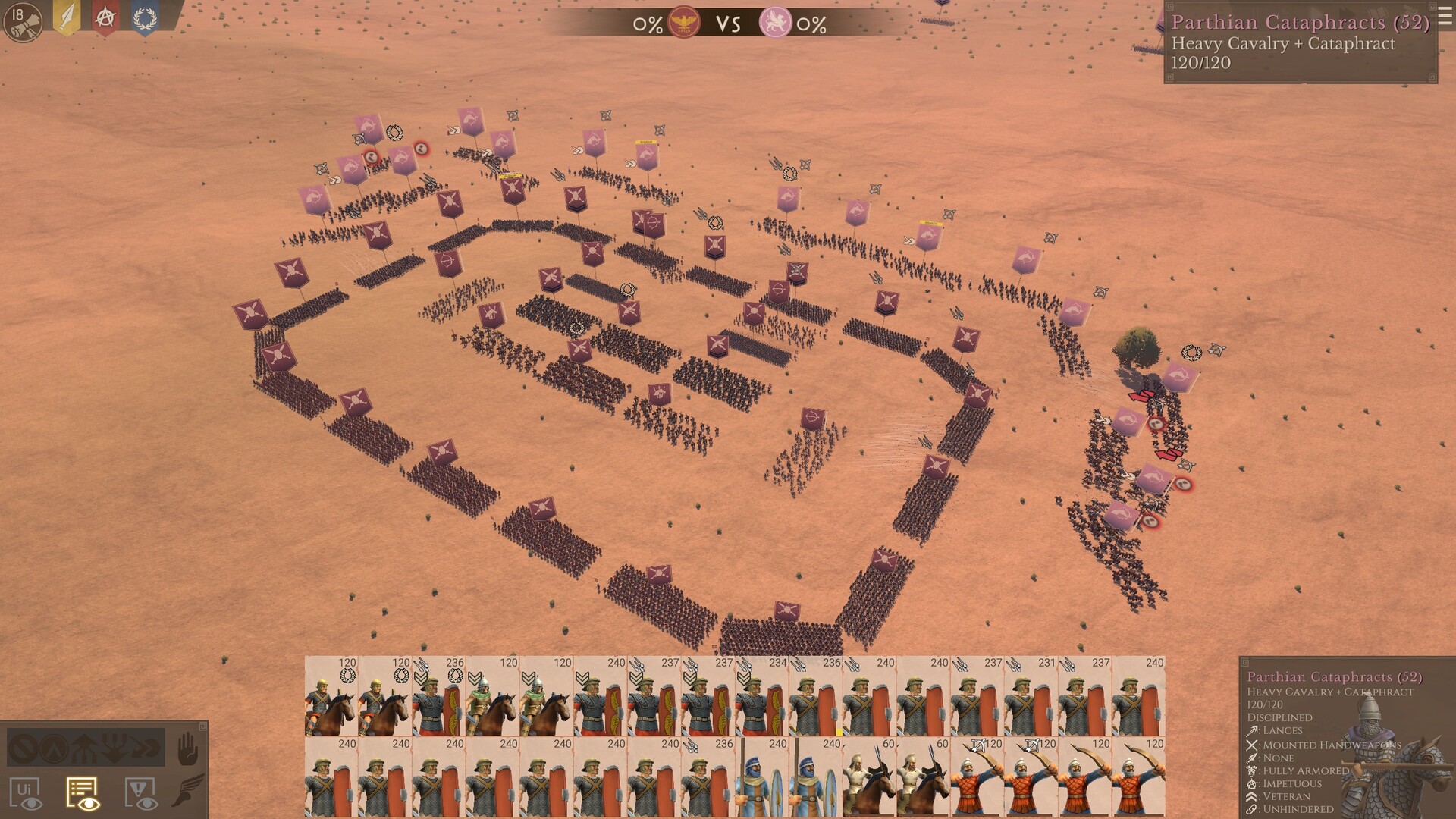Screen dimensions: 1456x819
Task: Click the raised hand halt icon
Action: tap(187, 751)
